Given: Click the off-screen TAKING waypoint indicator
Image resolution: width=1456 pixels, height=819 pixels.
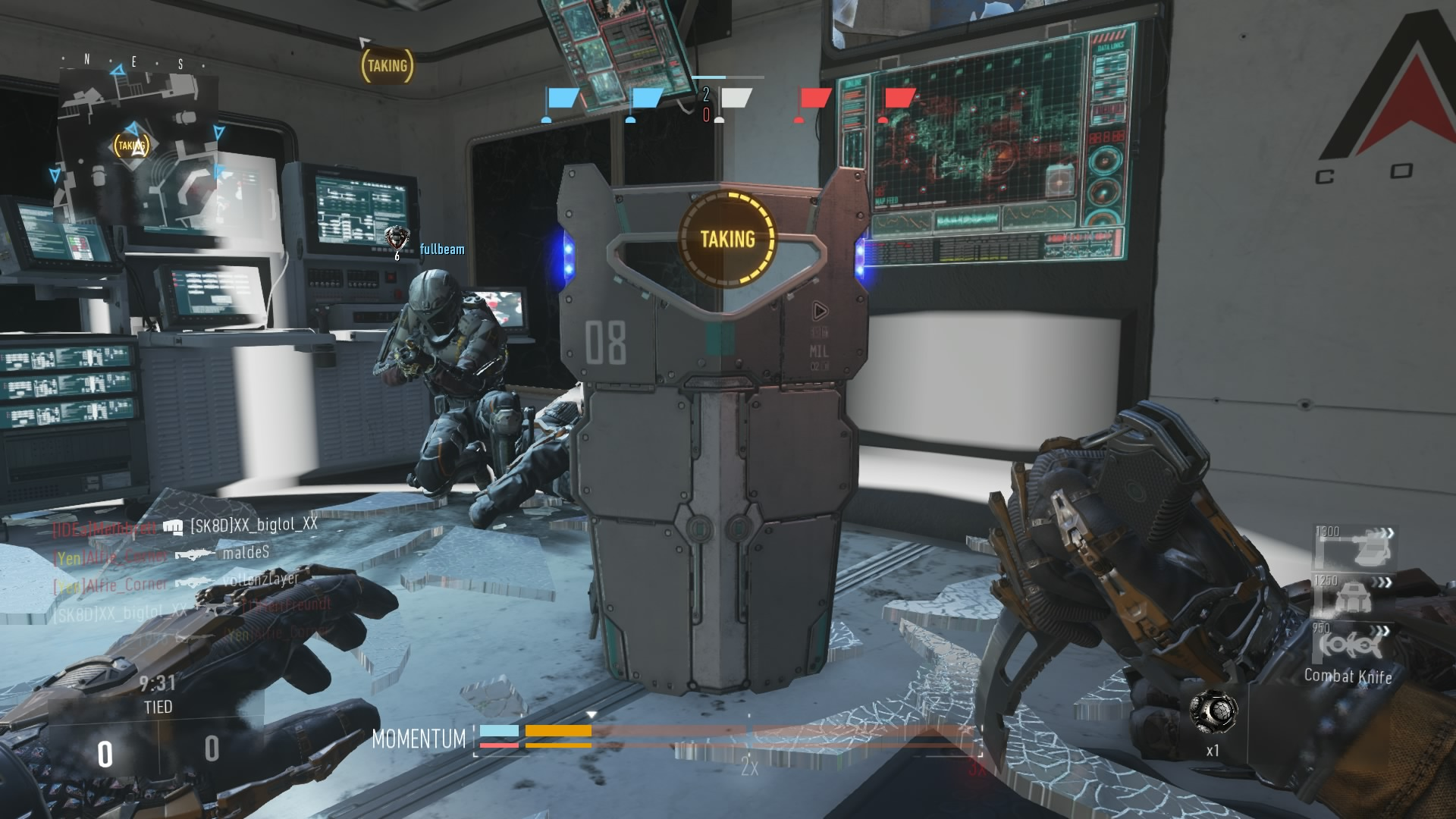Looking at the screenshot, I should coord(387,66).
